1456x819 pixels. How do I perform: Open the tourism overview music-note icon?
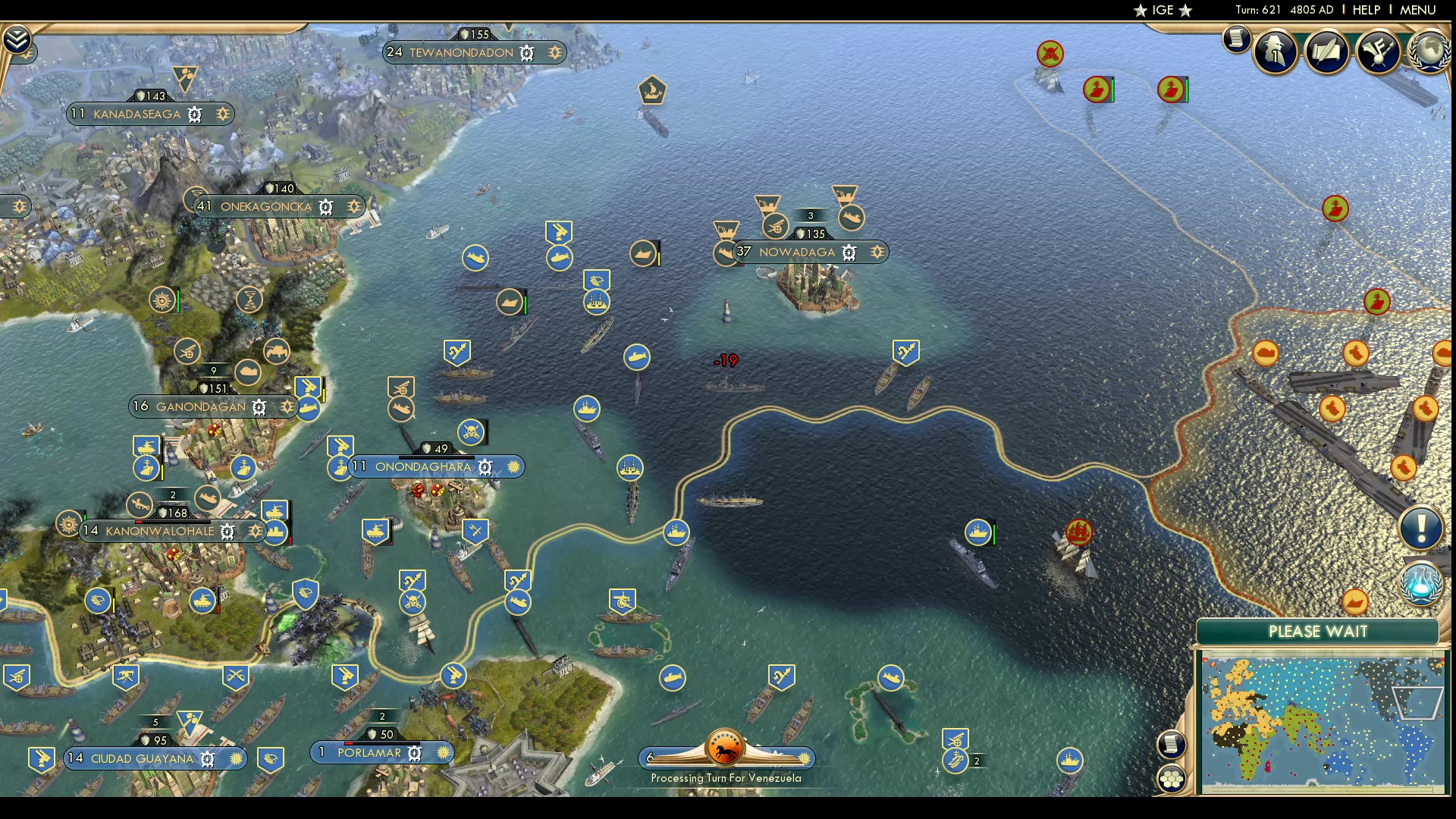point(1378,50)
